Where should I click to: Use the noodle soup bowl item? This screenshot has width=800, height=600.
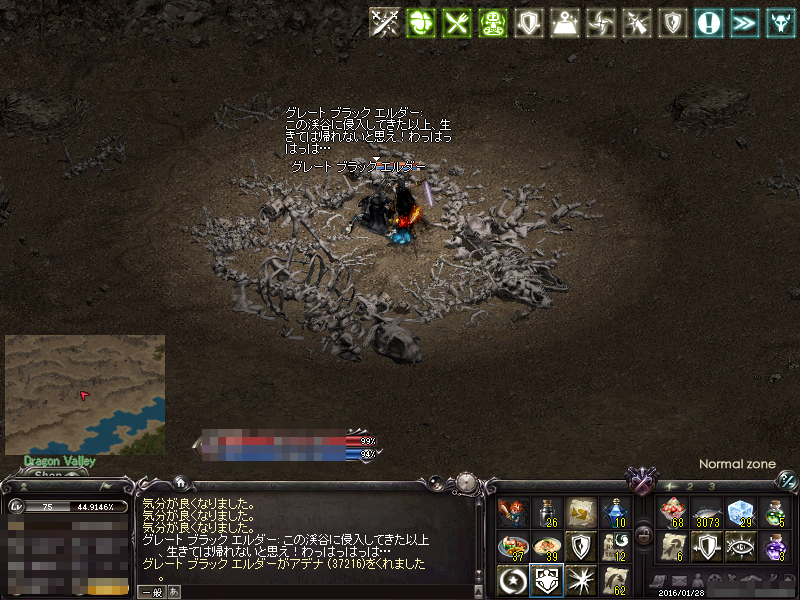(x=546, y=546)
